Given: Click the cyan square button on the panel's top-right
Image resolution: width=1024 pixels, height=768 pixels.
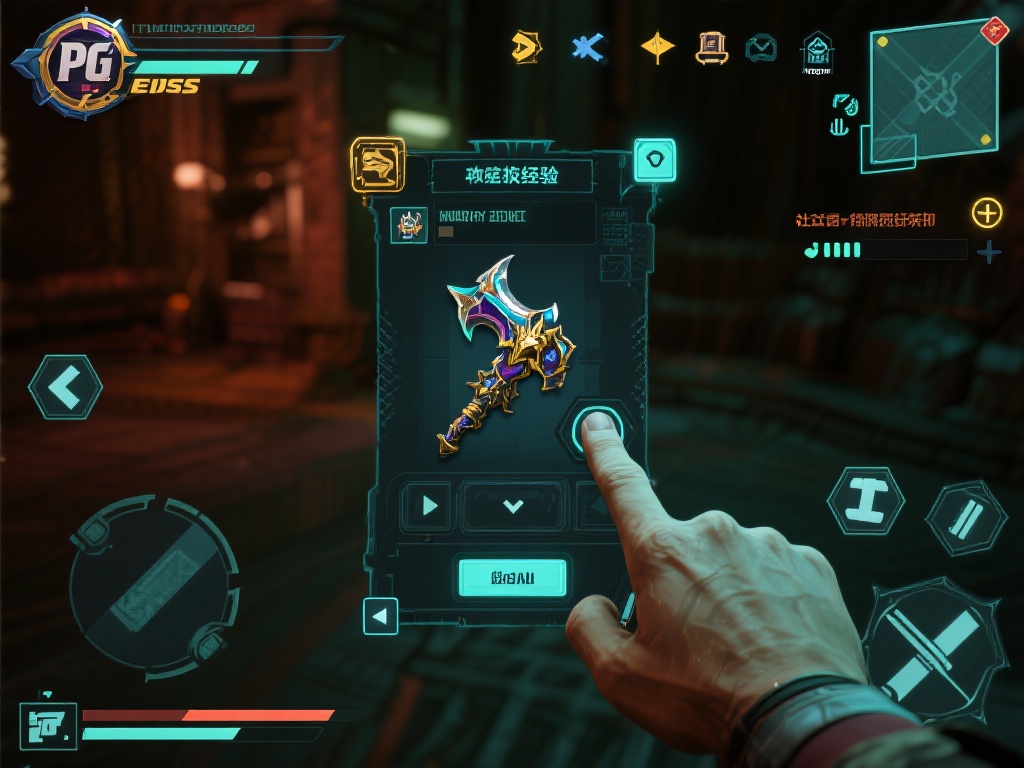Looking at the screenshot, I should tap(654, 160).
